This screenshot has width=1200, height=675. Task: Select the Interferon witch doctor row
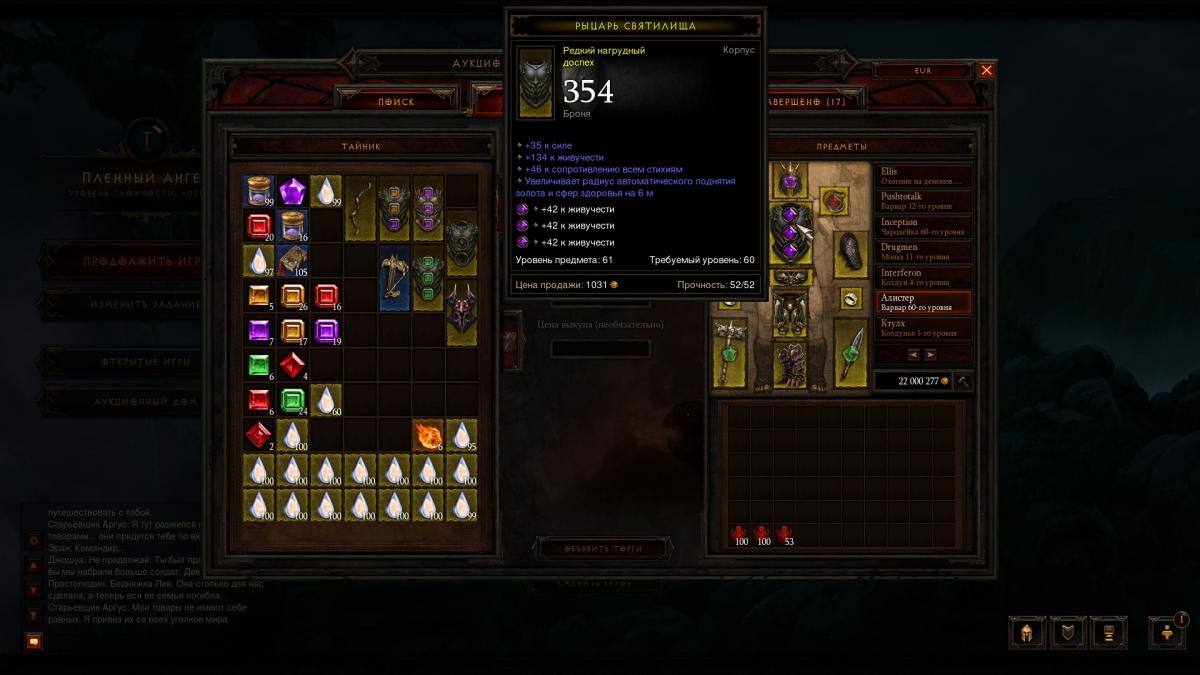click(923, 277)
